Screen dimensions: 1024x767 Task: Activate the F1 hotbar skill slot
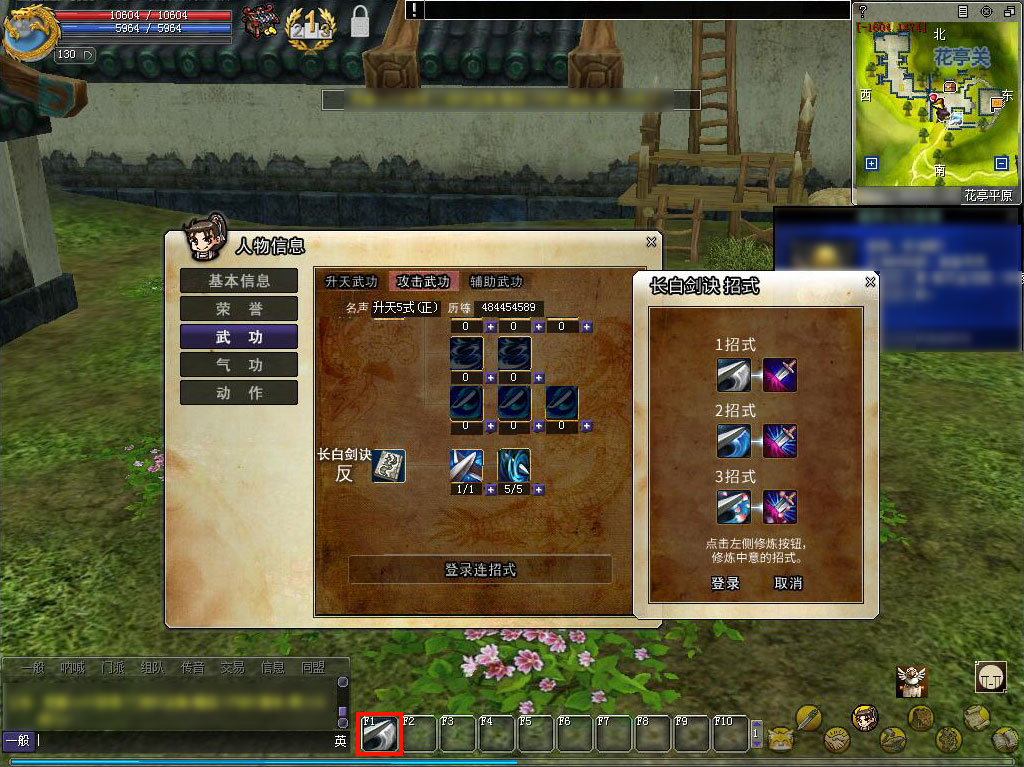tap(380, 734)
